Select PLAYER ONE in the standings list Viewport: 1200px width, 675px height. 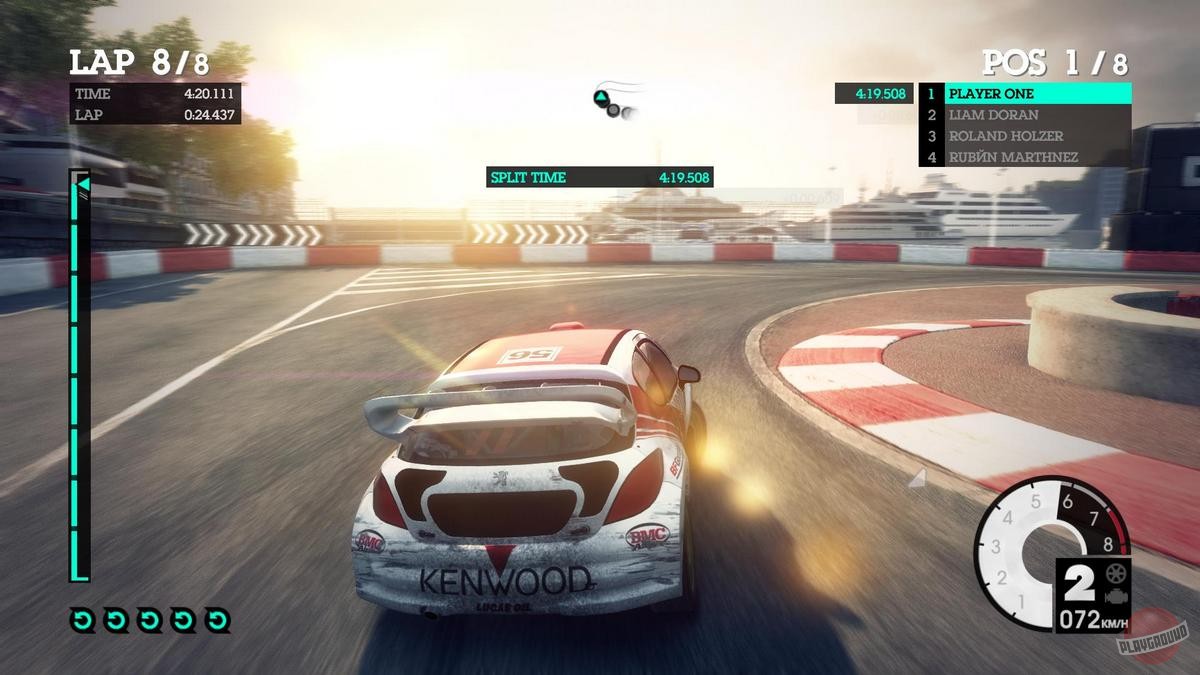coord(1024,94)
